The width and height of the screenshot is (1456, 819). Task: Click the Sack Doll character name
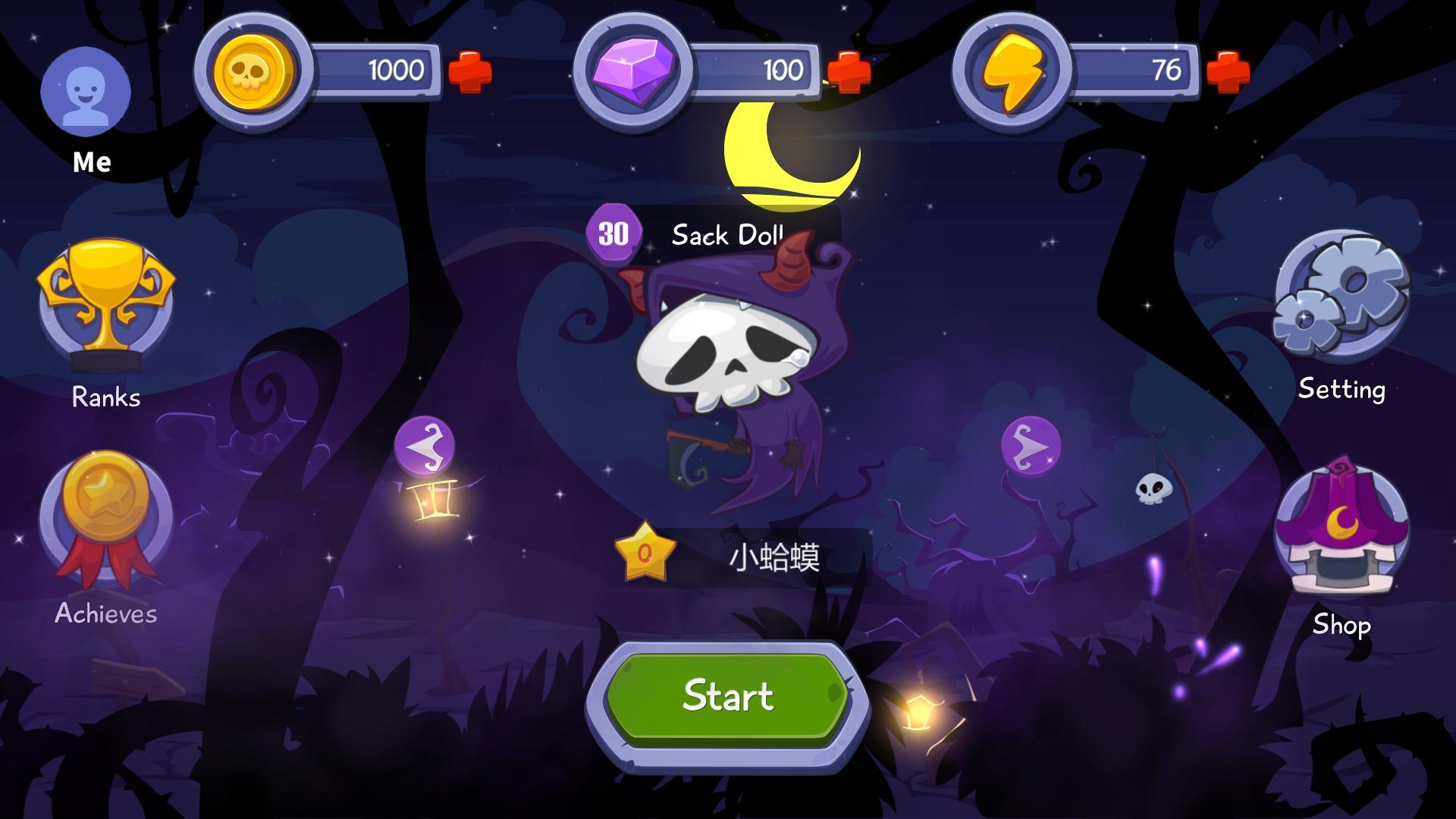click(726, 235)
